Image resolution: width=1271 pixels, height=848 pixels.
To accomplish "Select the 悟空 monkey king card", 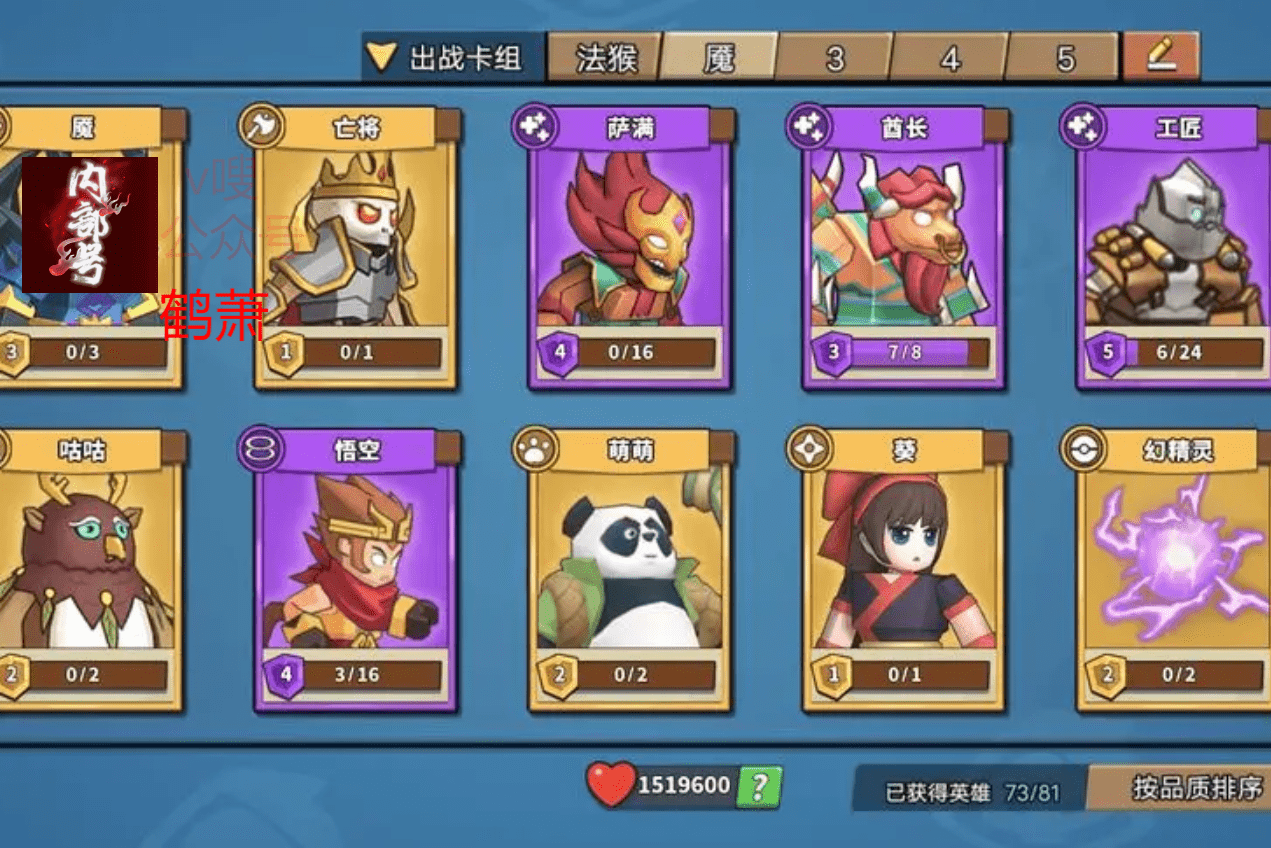I will point(356,570).
